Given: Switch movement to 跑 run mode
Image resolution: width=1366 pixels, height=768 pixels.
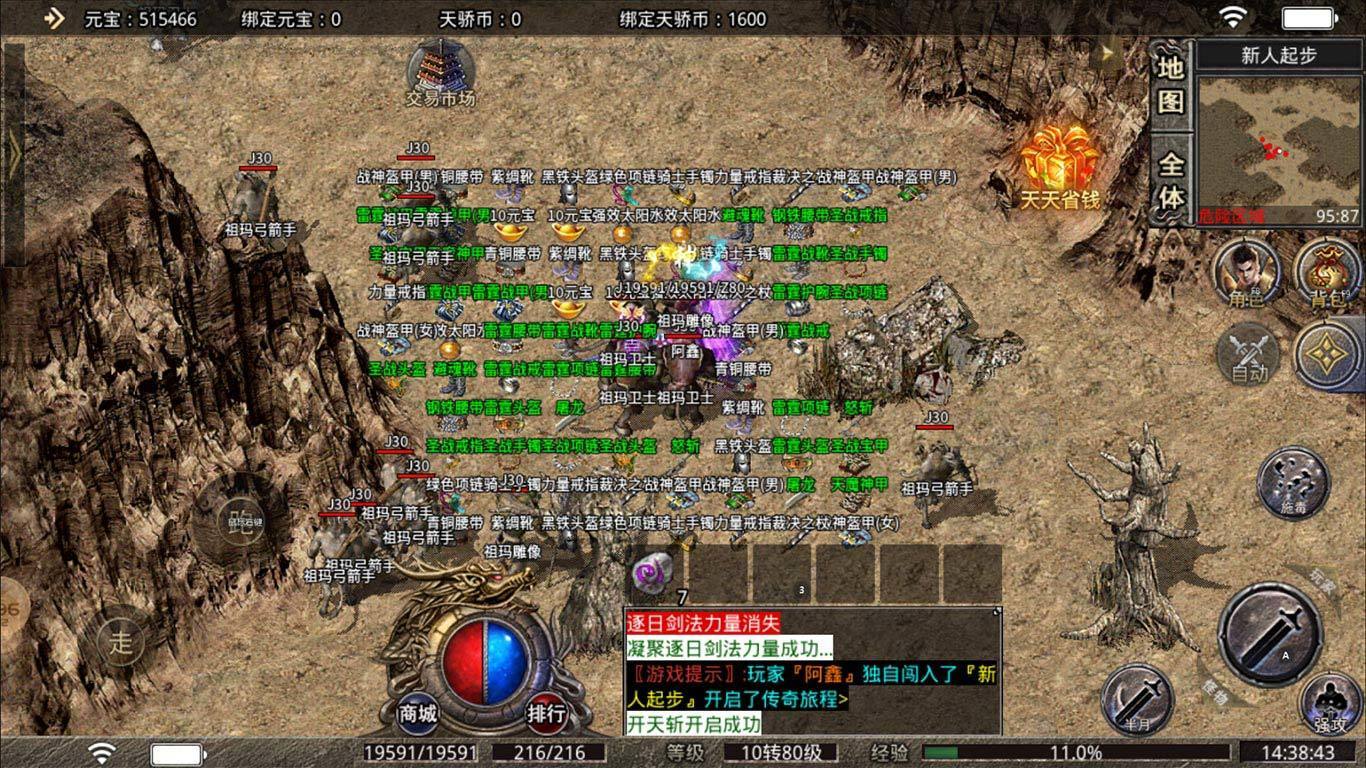Looking at the screenshot, I should click(240, 520).
